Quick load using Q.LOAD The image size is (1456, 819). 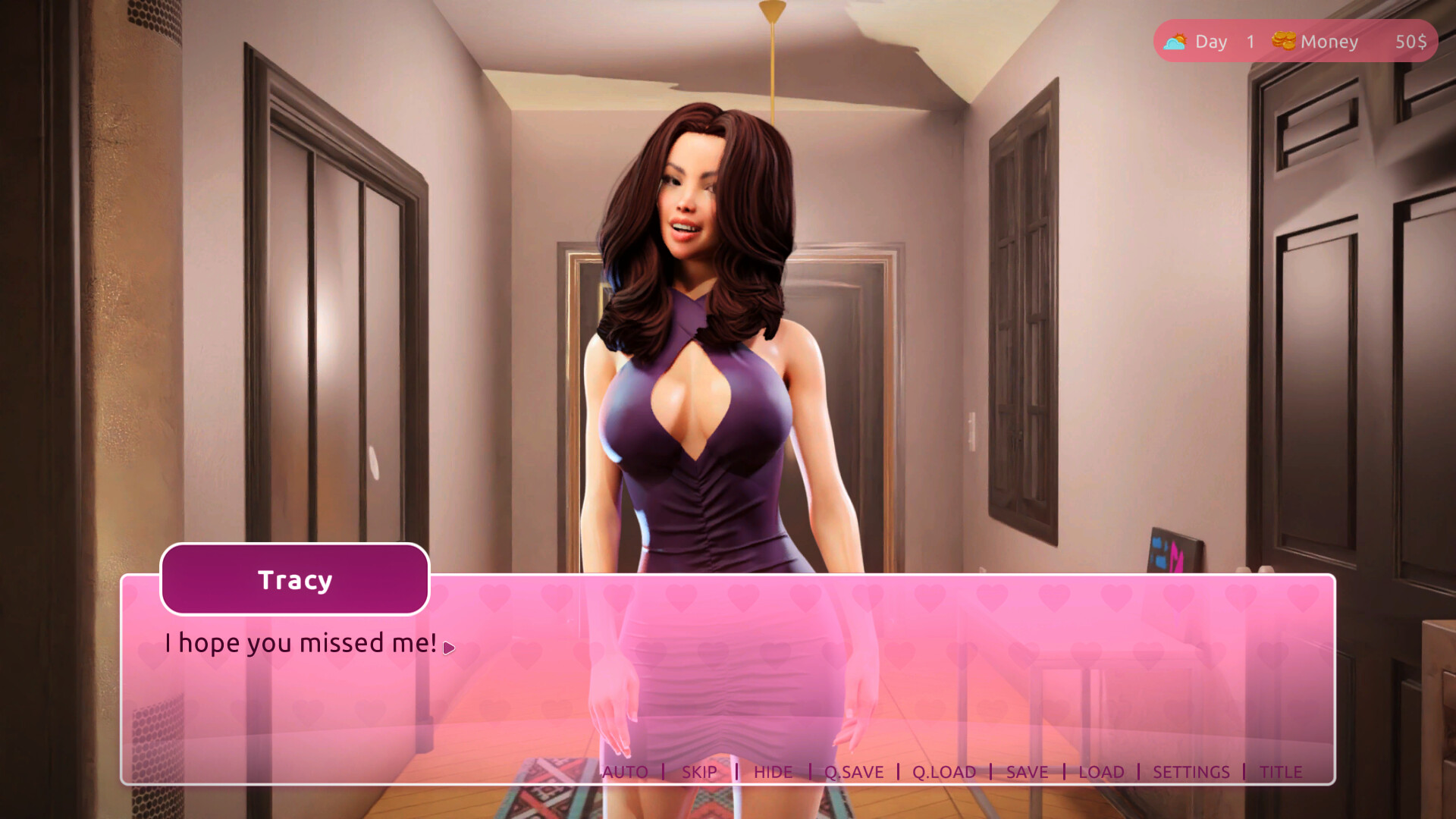(944, 772)
